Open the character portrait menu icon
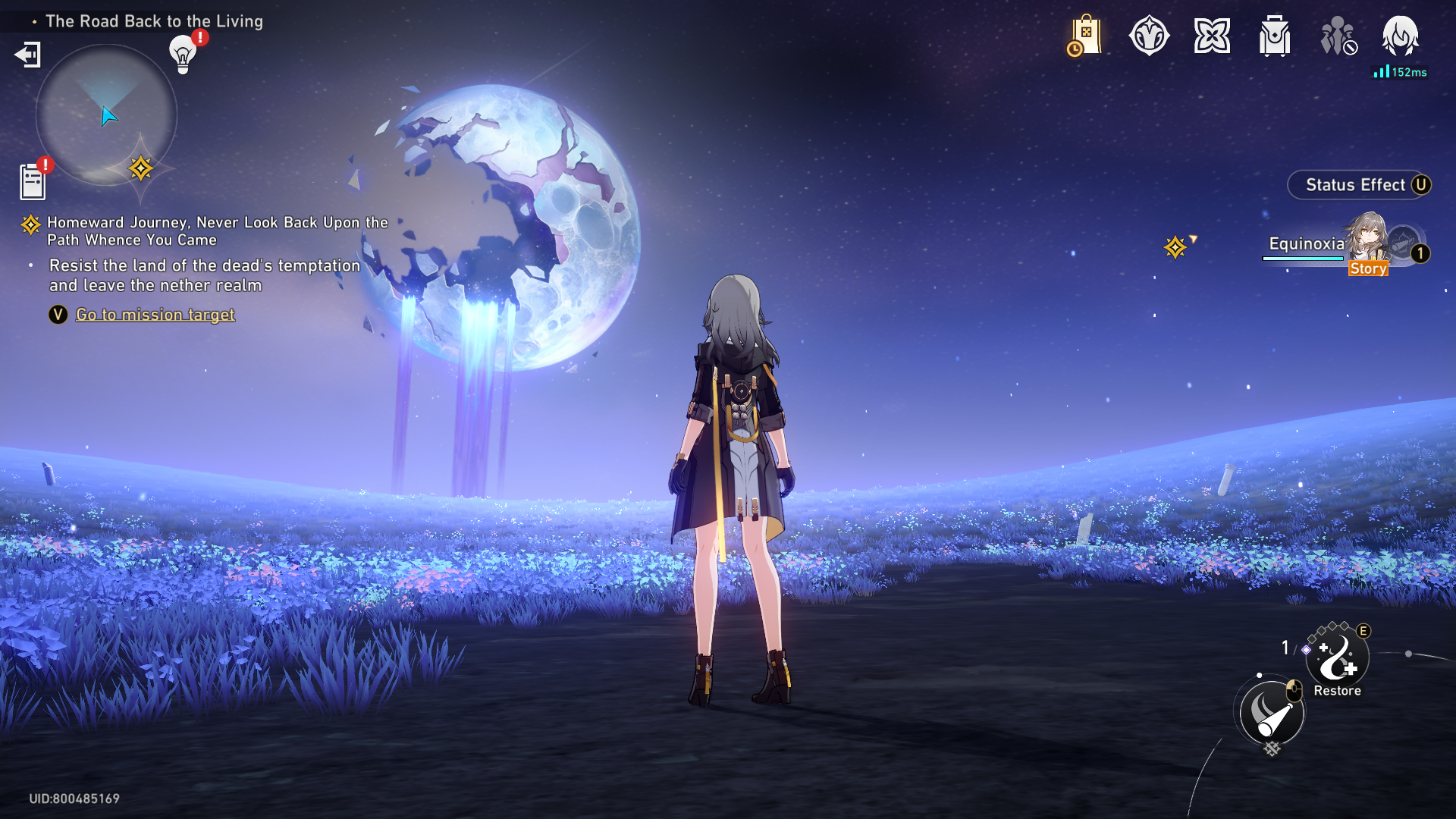1456x819 pixels. (x=1400, y=36)
